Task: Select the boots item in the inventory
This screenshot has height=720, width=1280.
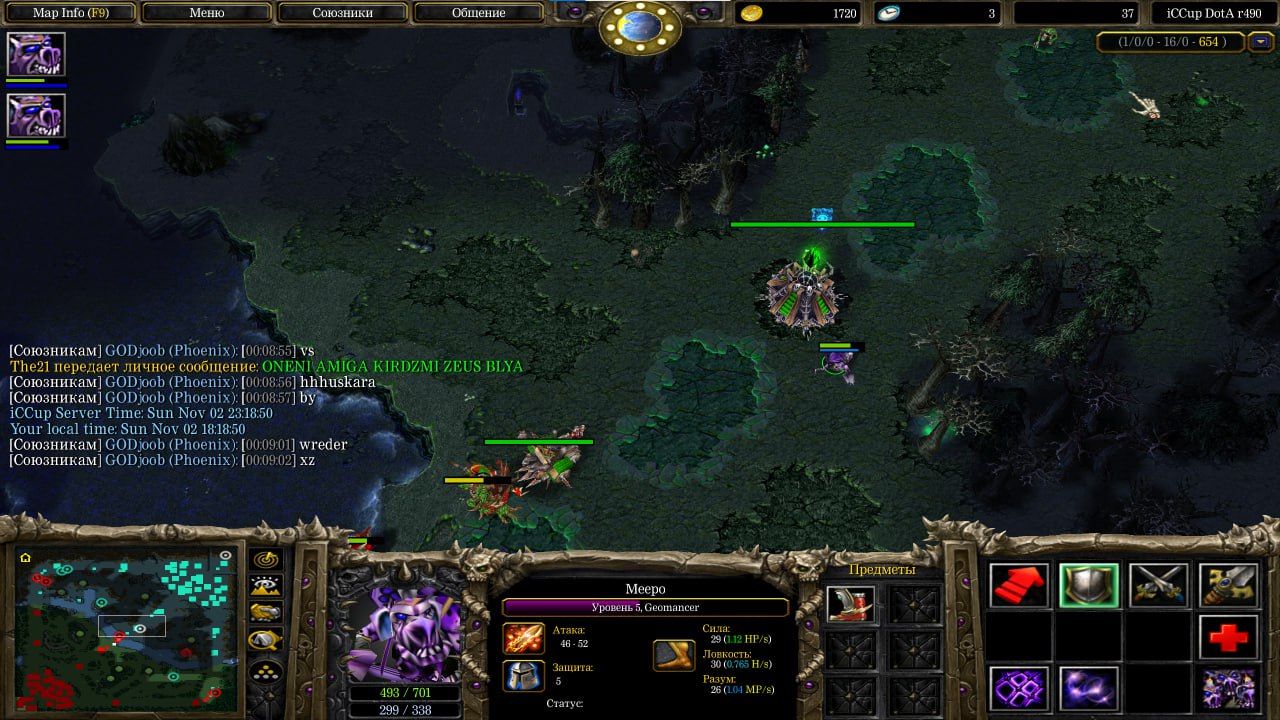Action: pos(852,603)
